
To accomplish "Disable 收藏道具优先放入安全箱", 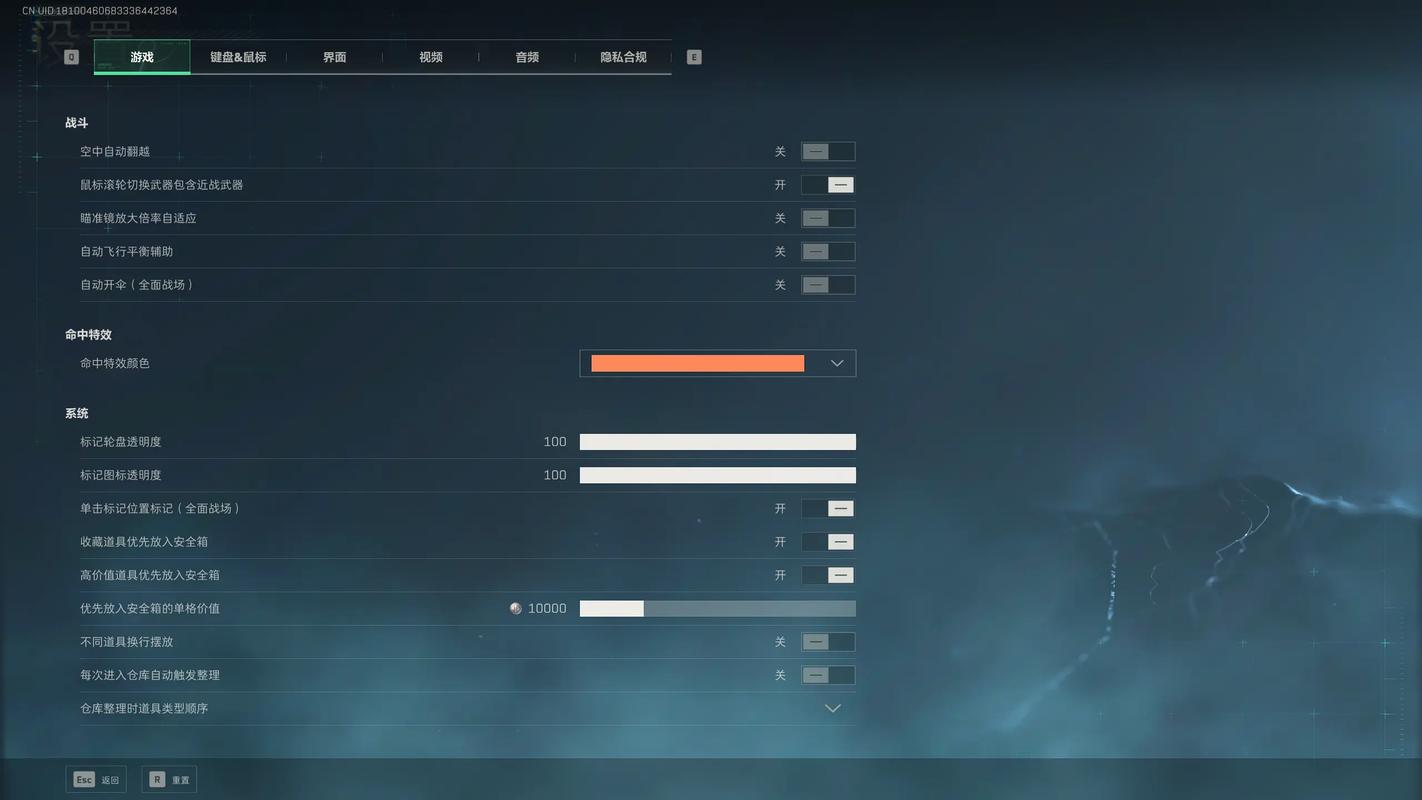I will (x=828, y=541).
